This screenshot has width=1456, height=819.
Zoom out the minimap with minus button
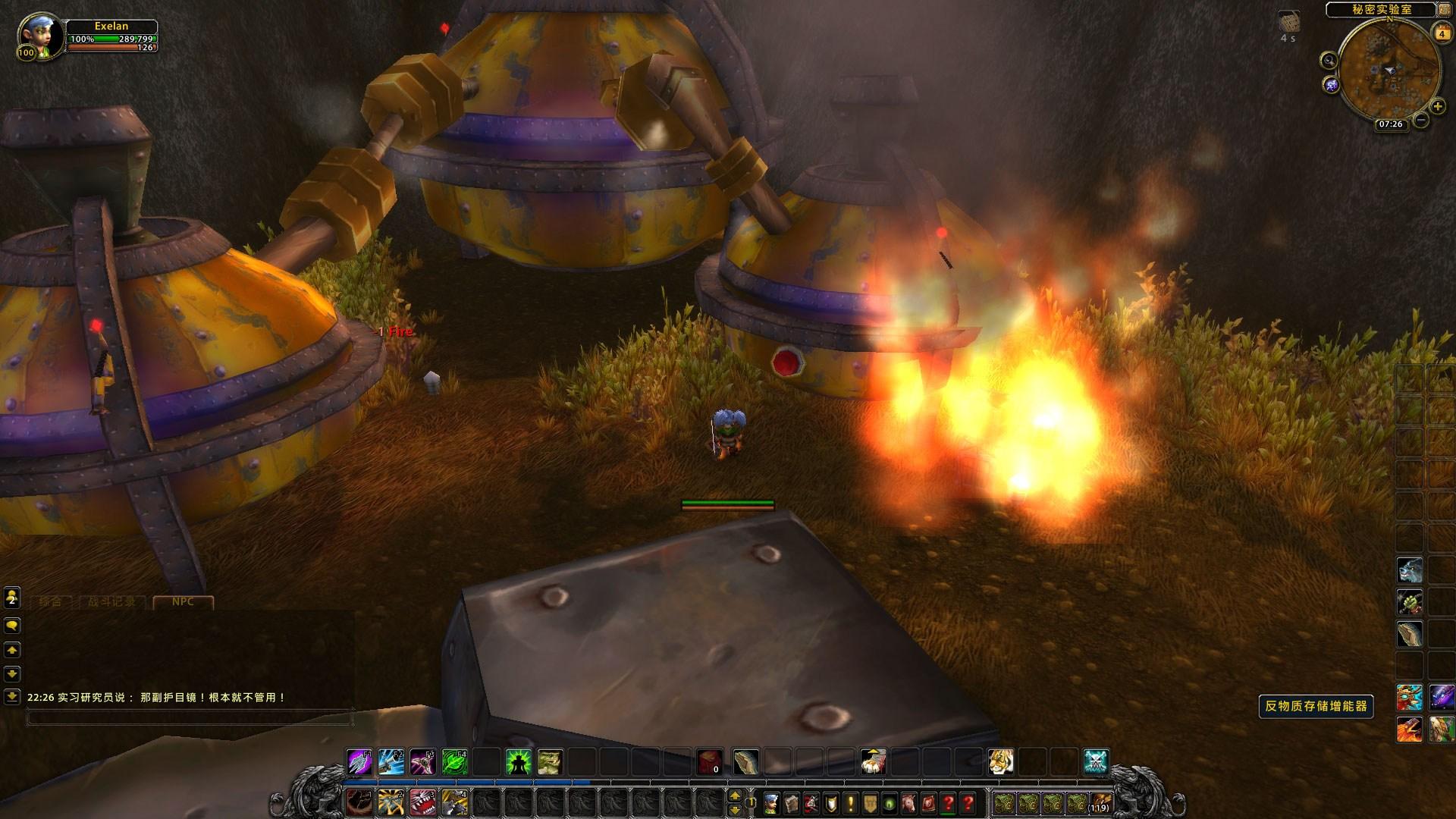pyautogui.click(x=1421, y=120)
